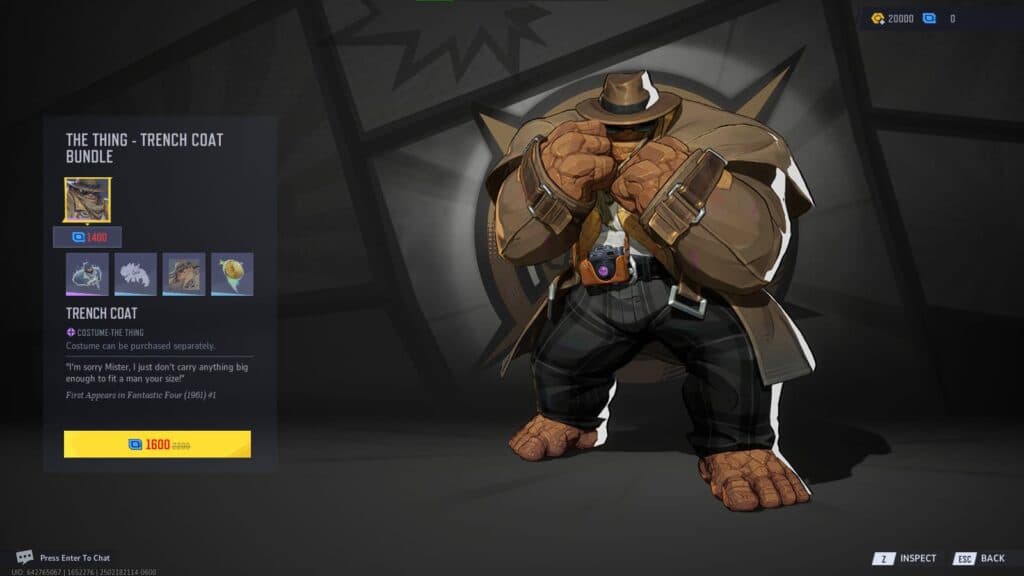Preview the crouching character emote item
The width and height of the screenshot is (1024, 576).
coord(87,274)
